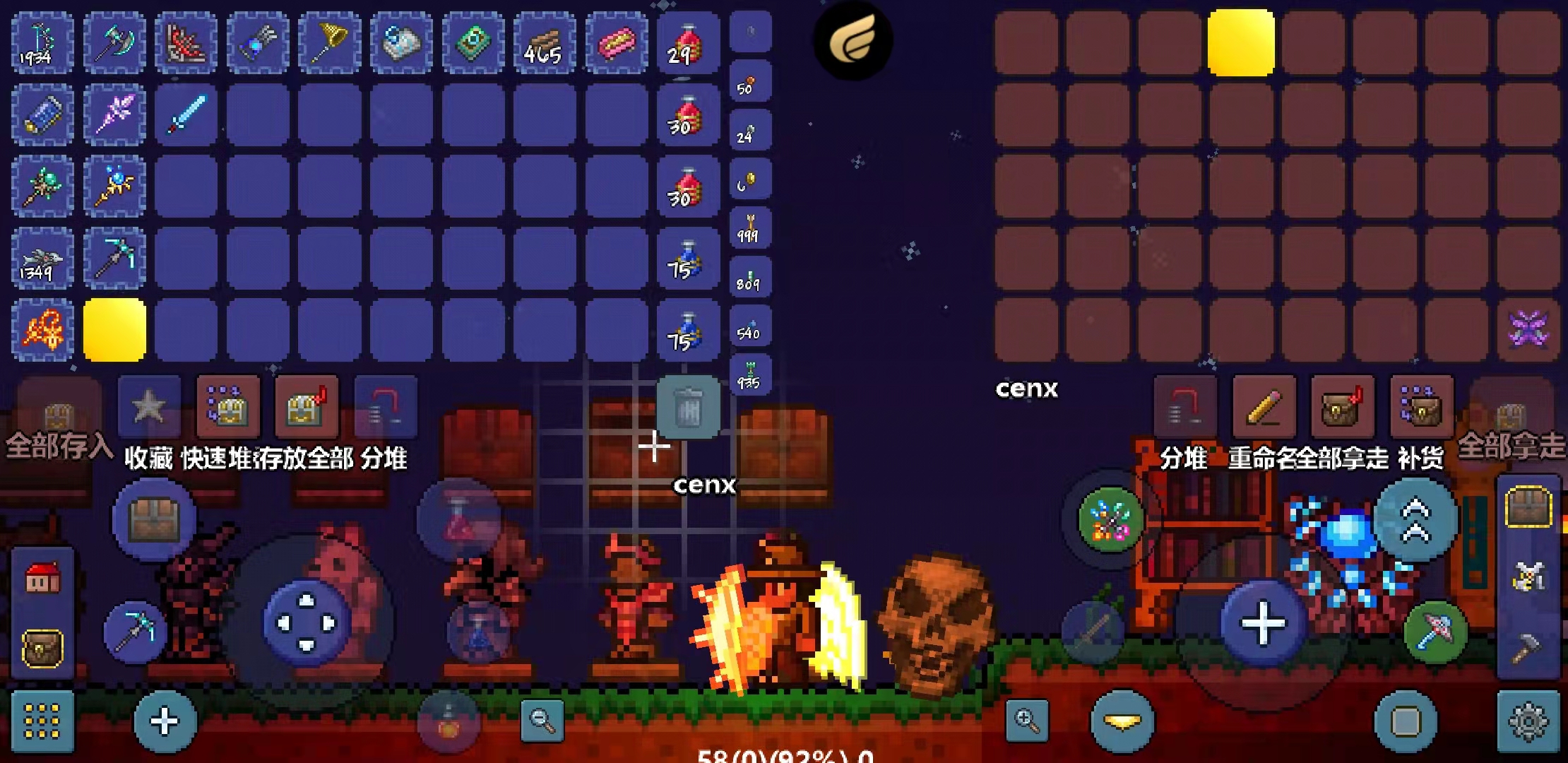The image size is (1568, 763).
Task: Restock from chest with 补货 button
Action: (1421, 408)
